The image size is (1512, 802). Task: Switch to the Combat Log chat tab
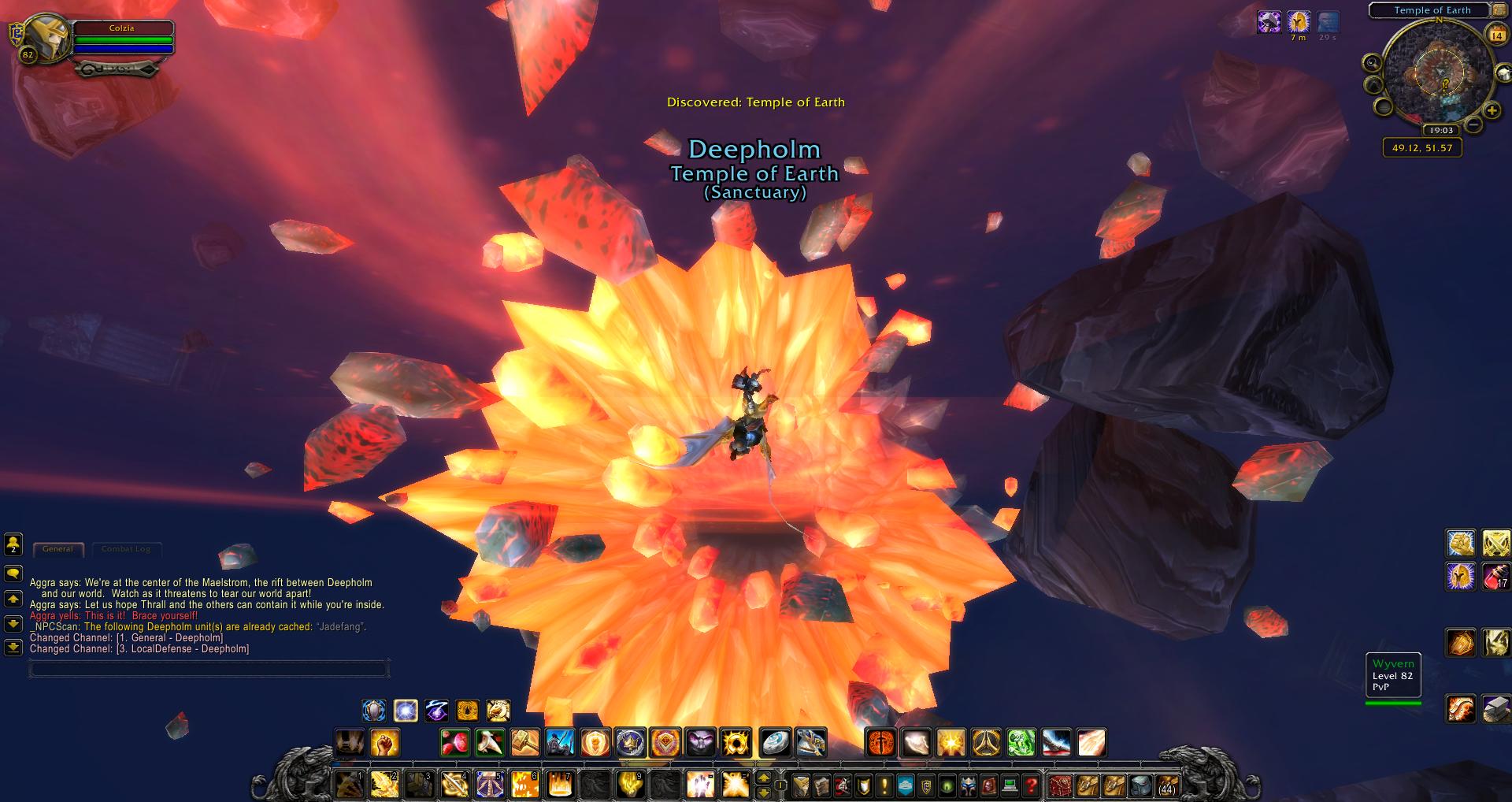pyautogui.click(x=125, y=549)
